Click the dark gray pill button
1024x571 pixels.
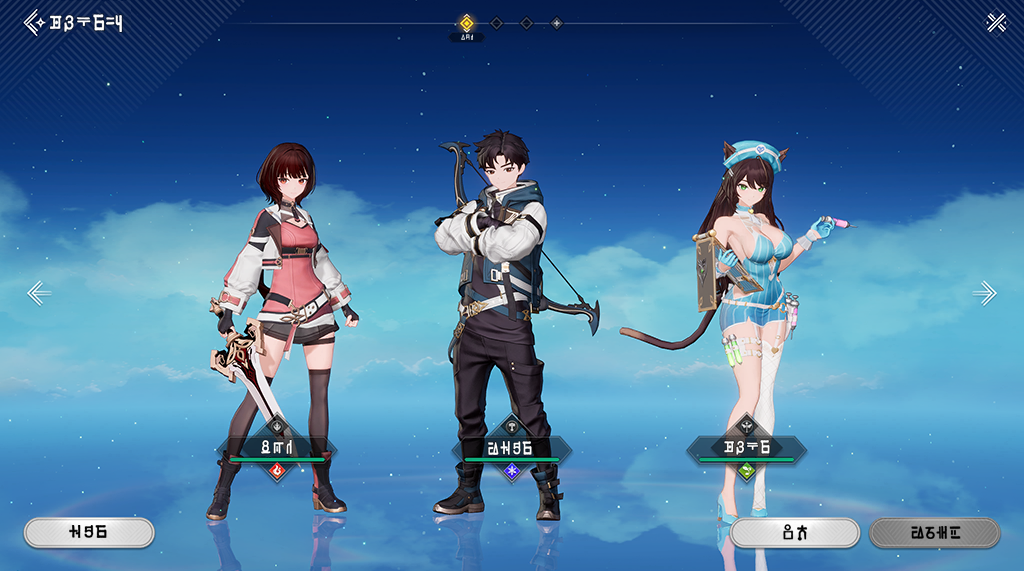935,533
